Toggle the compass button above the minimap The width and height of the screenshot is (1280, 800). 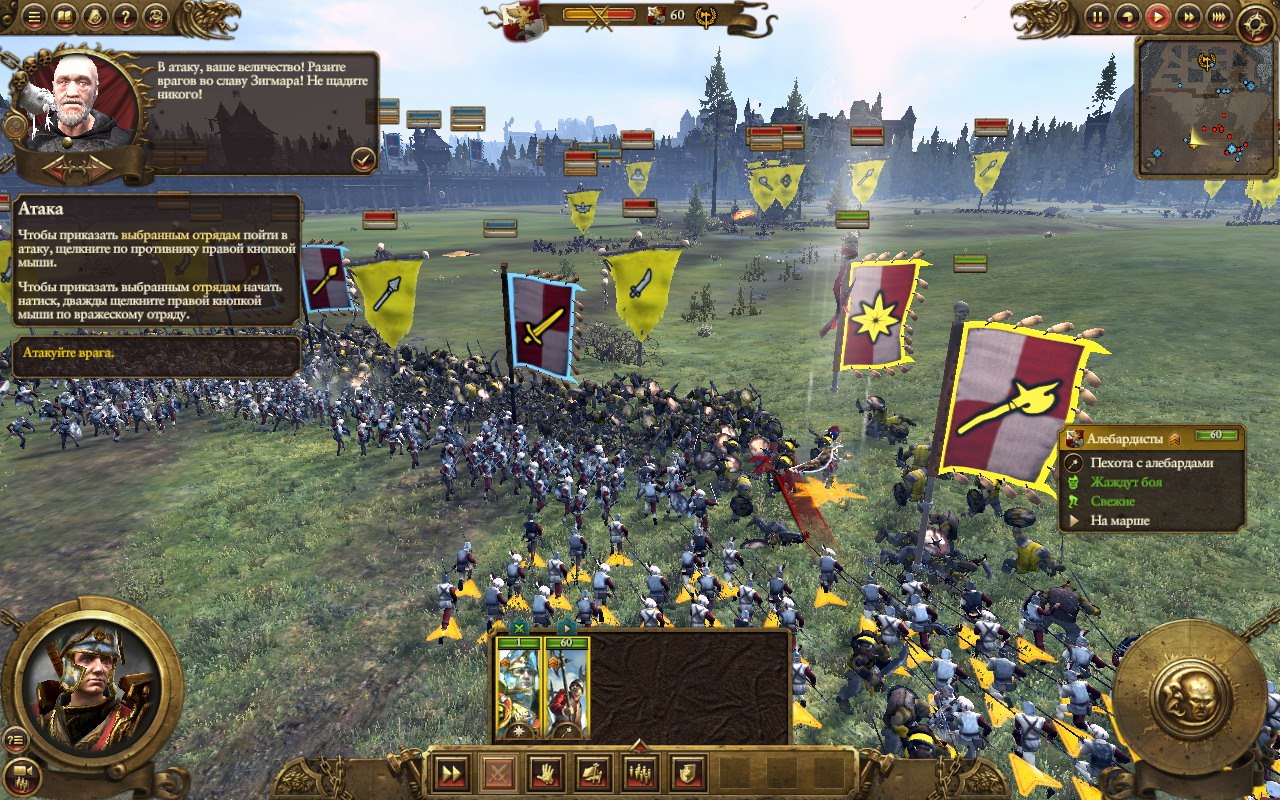point(1255,24)
